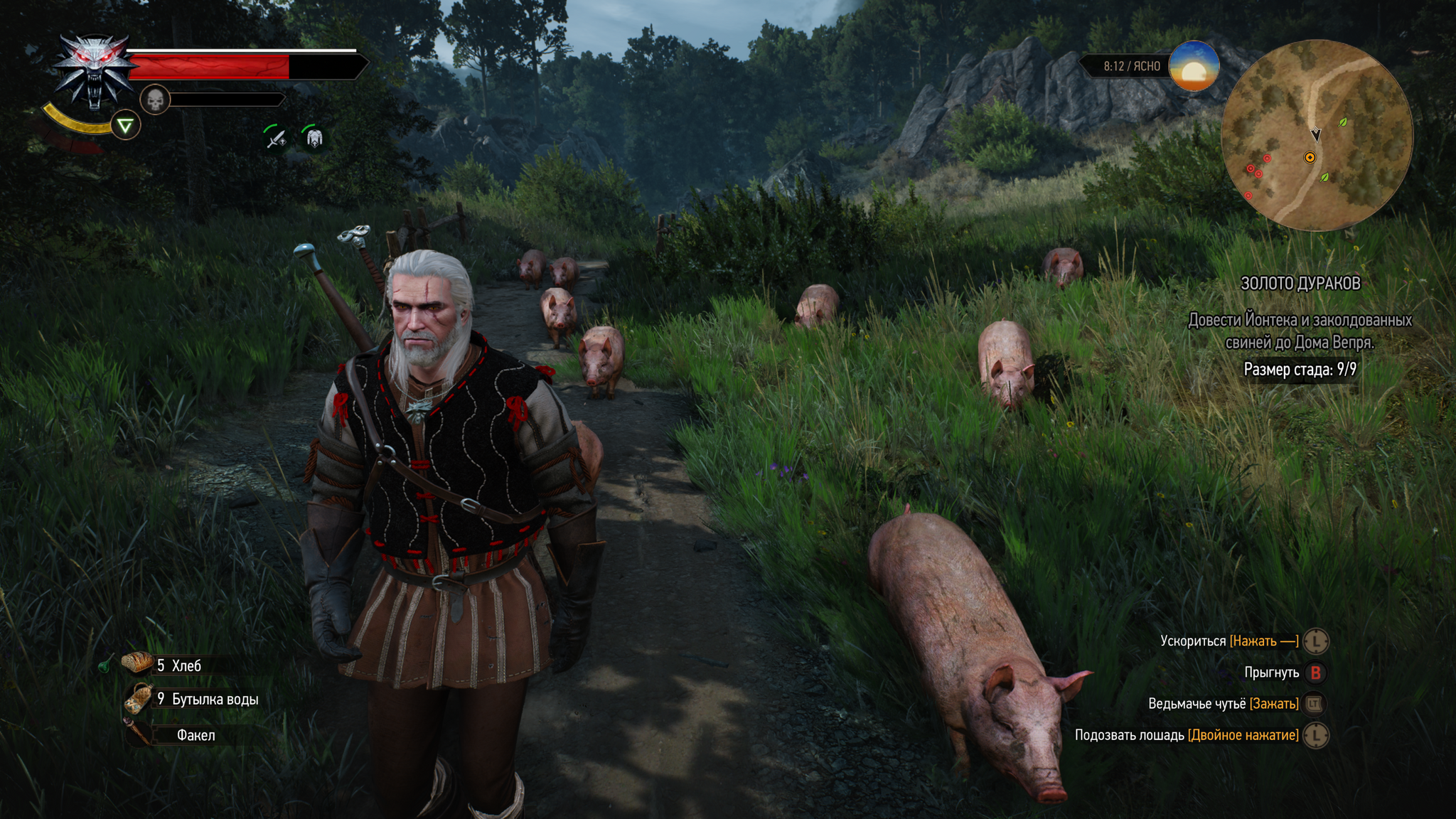The width and height of the screenshot is (1456, 819).
Task: Click the wolf medallion icon
Action: coord(94,71)
